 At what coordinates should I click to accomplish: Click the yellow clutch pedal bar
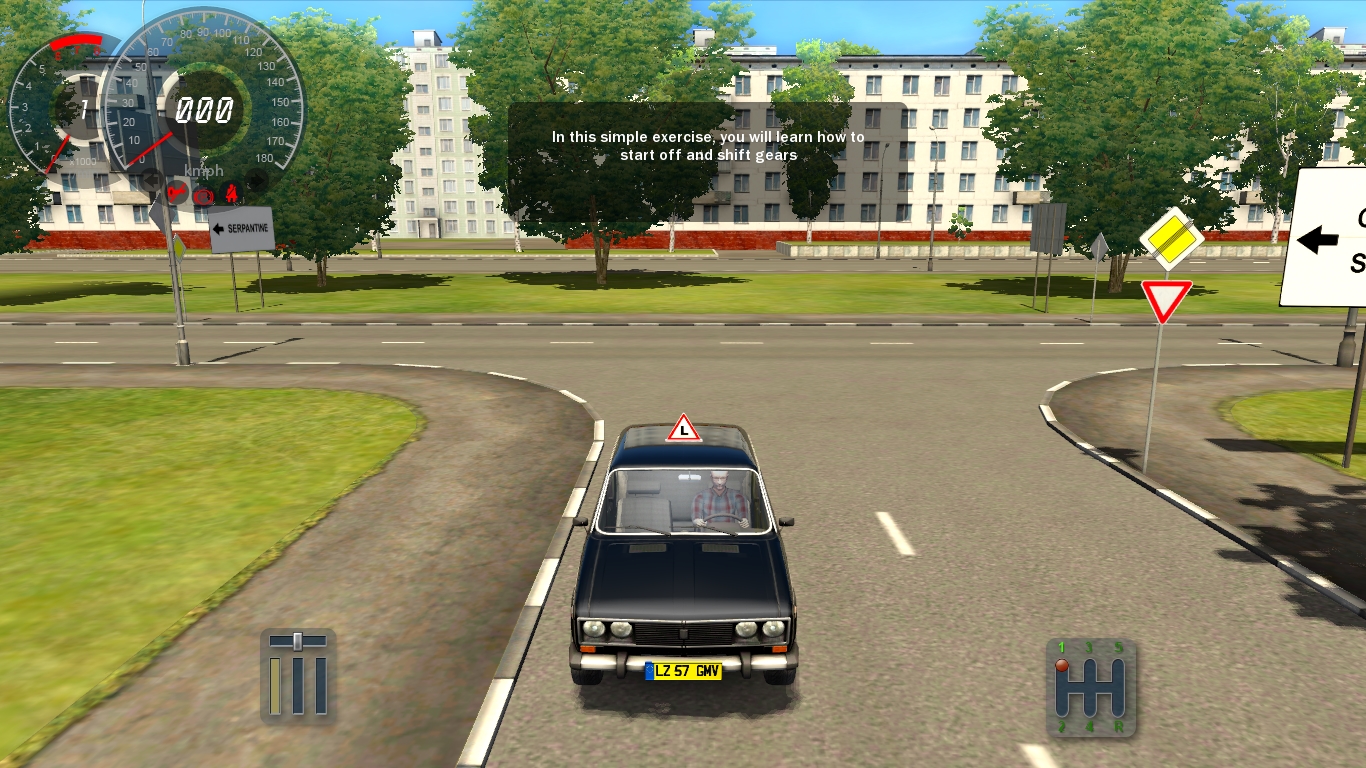click(275, 686)
